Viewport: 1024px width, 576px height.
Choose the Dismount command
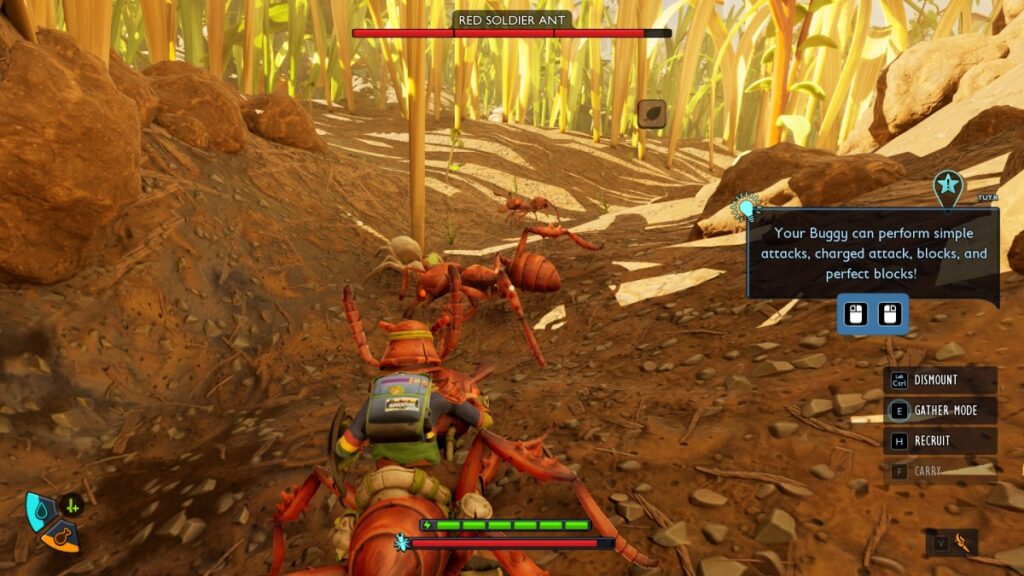click(x=939, y=380)
